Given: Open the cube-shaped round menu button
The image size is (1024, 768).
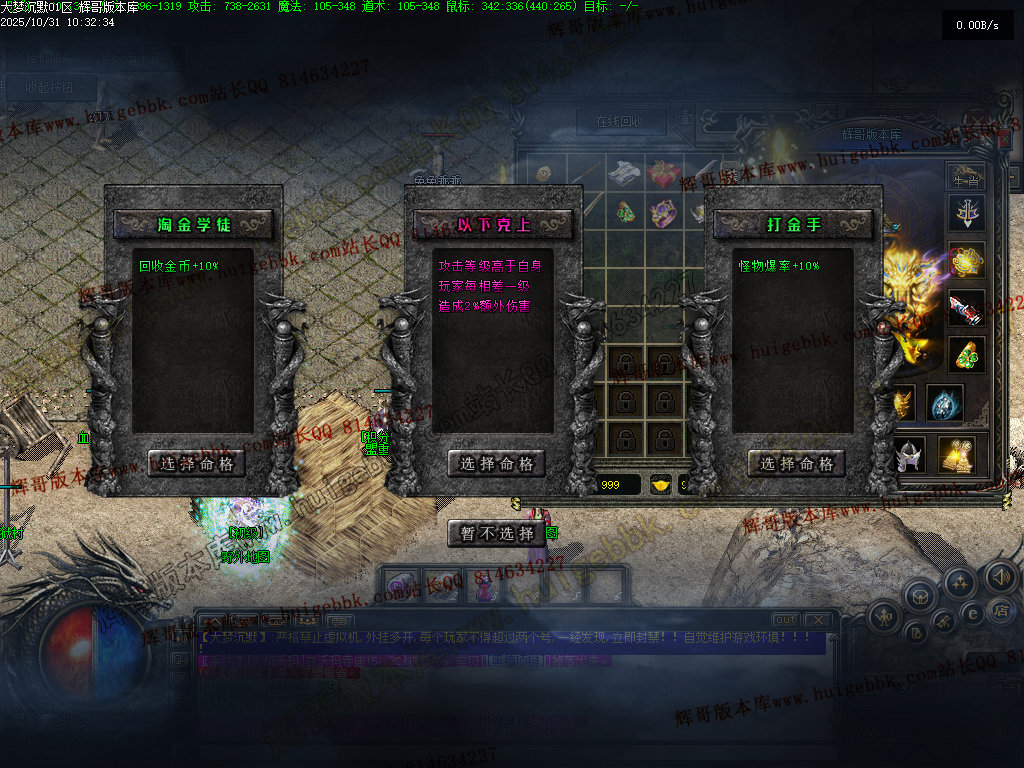Looking at the screenshot, I should point(919,596).
